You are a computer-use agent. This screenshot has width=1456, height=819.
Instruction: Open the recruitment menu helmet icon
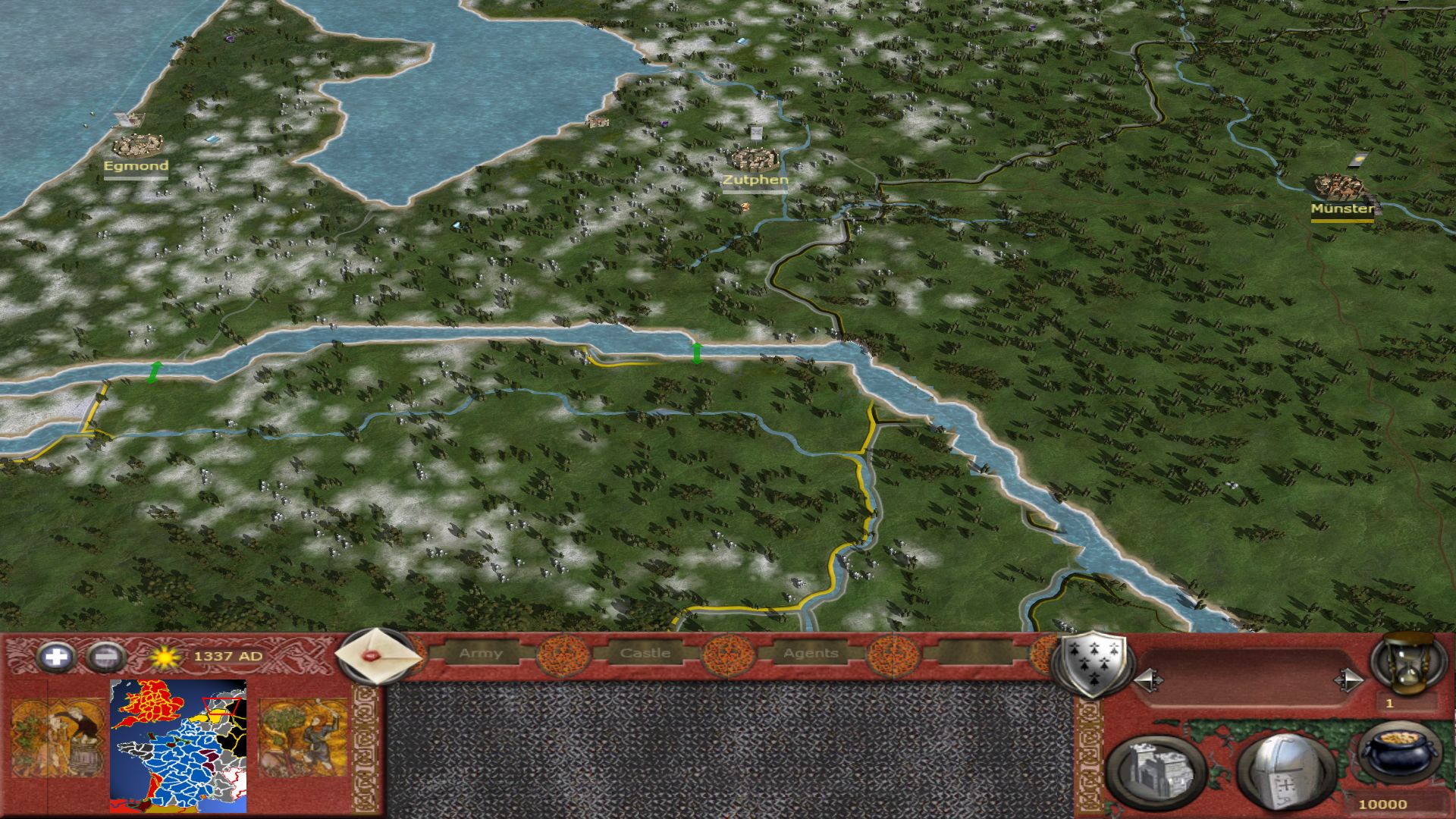point(1285,773)
